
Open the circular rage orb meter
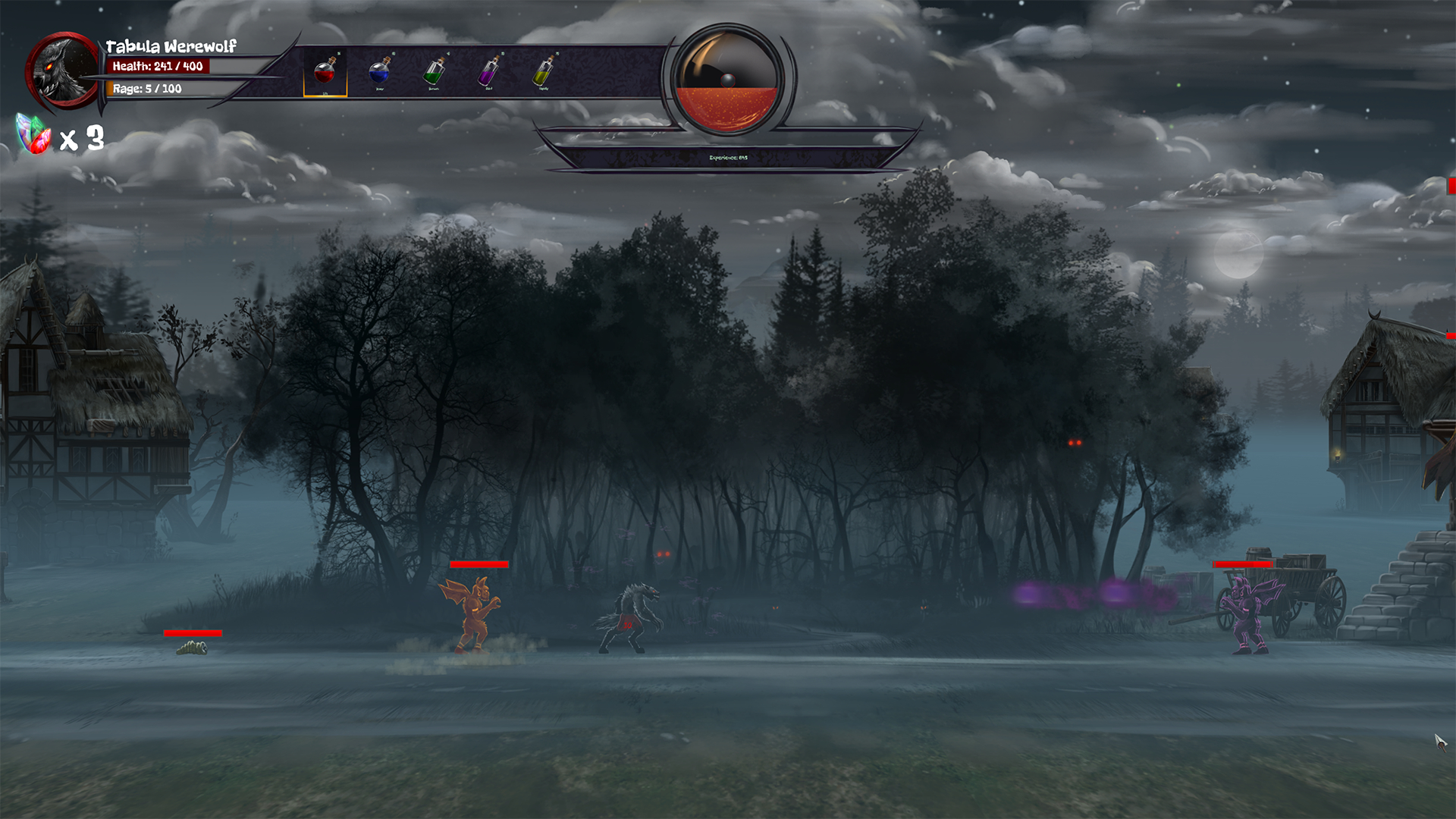point(728,81)
